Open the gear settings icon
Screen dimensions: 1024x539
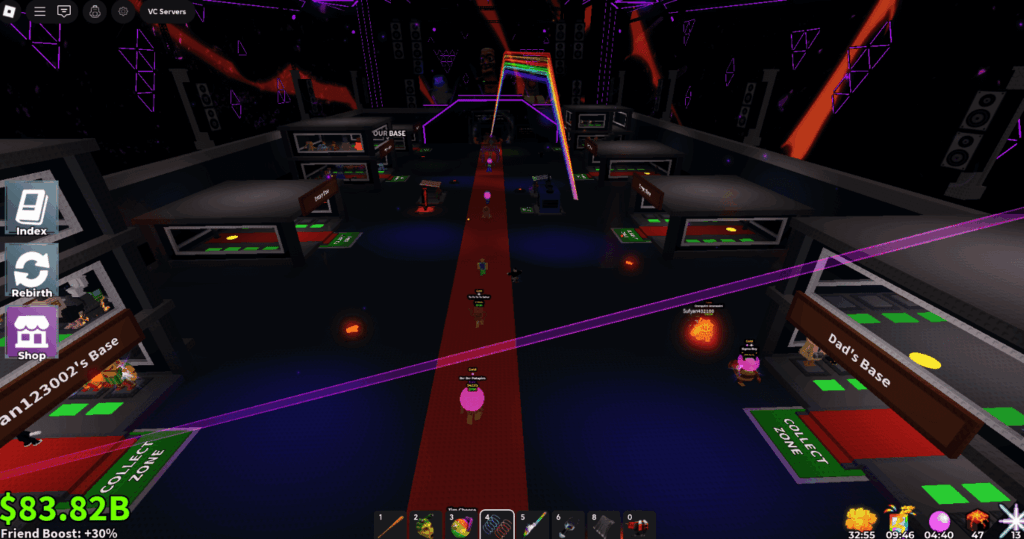[123, 11]
